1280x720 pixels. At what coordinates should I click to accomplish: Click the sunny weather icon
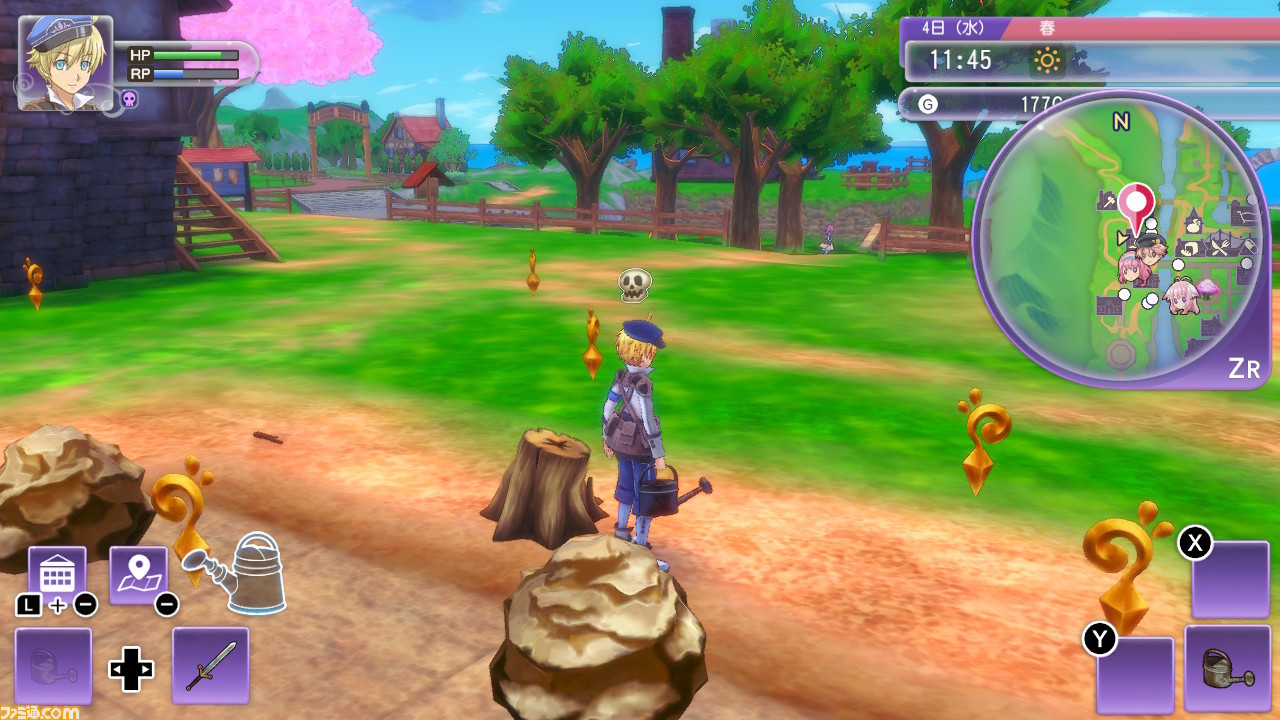pyautogui.click(x=1047, y=61)
